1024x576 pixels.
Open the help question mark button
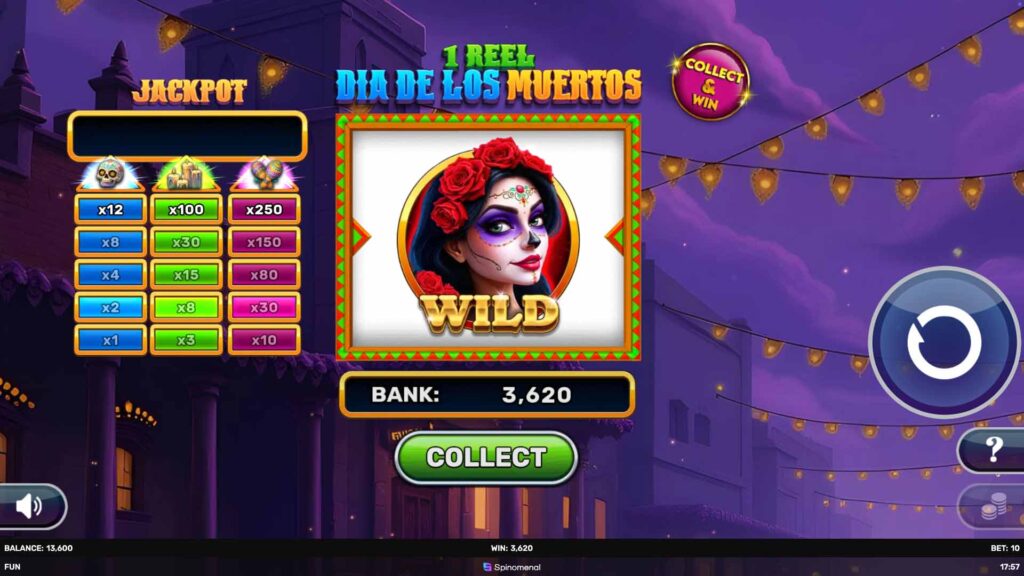pos(993,450)
